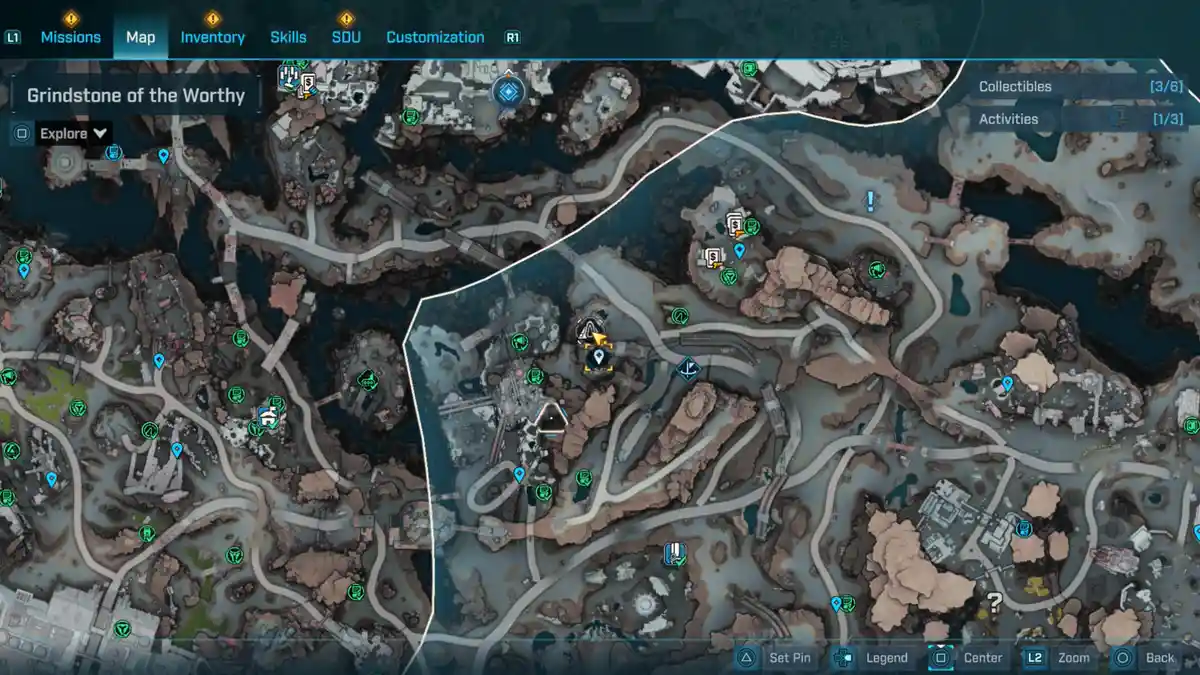Open the map Legend

click(x=872, y=658)
